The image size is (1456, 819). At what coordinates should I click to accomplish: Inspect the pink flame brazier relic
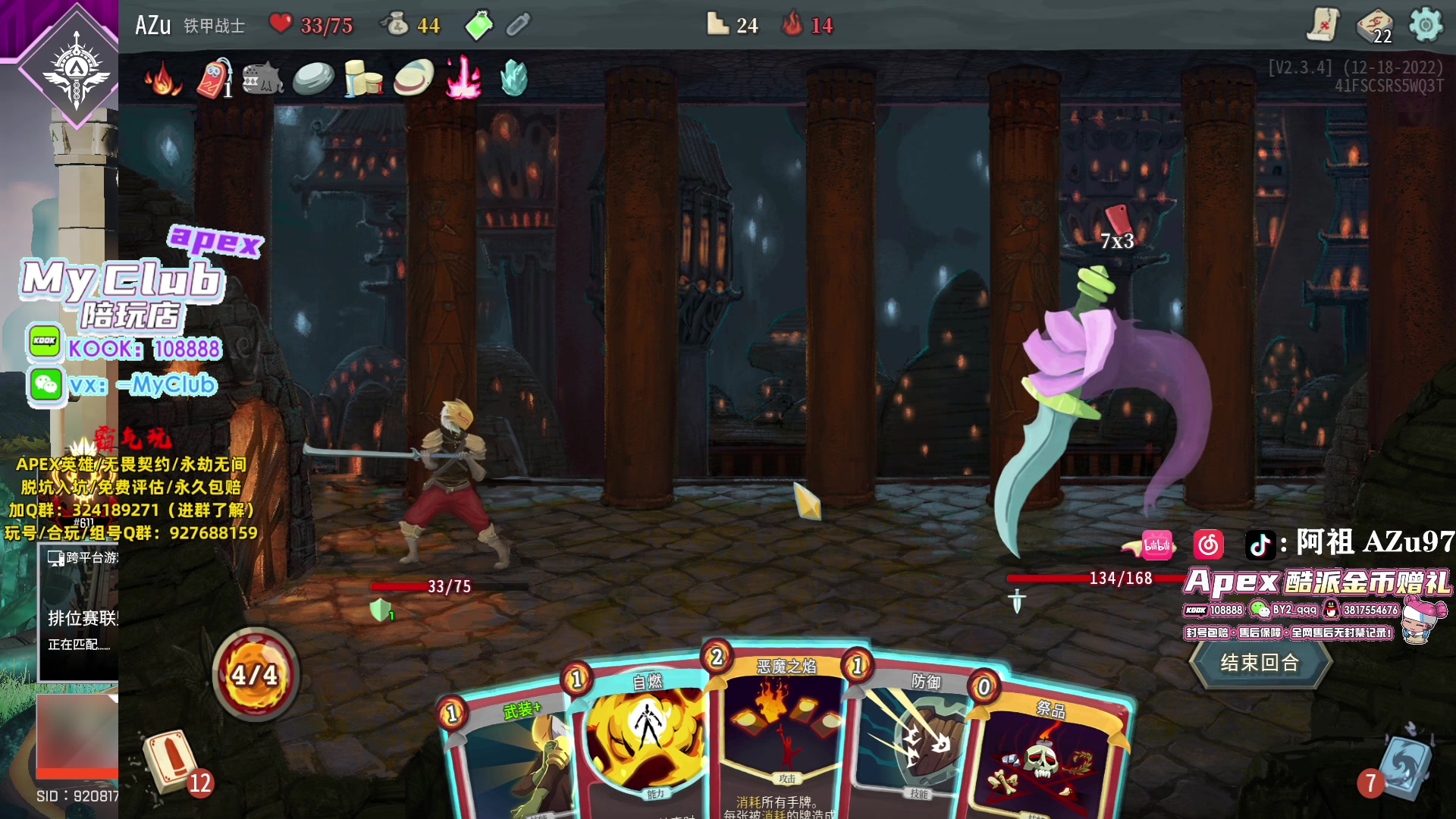tap(463, 78)
